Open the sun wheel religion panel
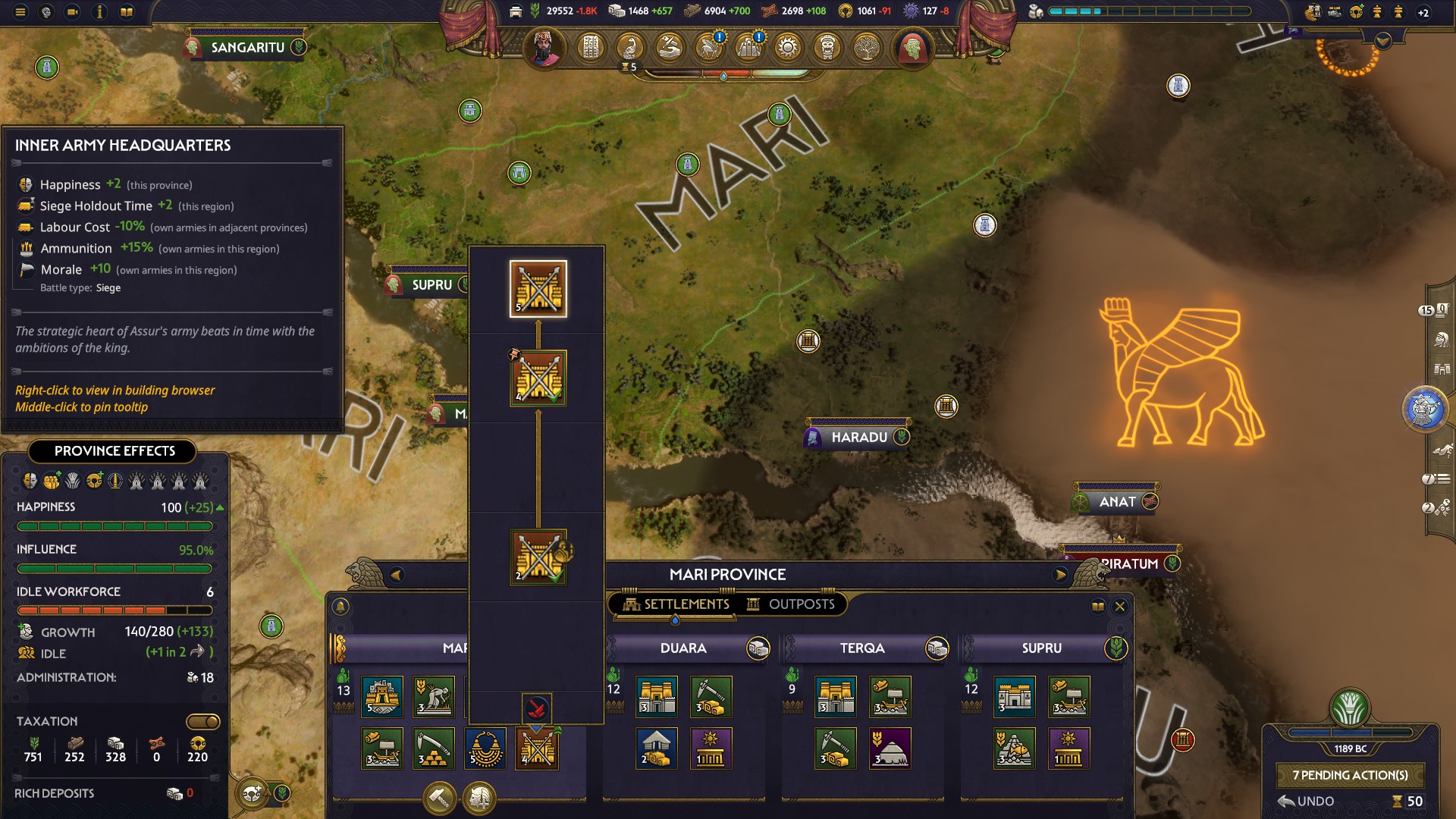The height and width of the screenshot is (819, 1456). click(789, 48)
